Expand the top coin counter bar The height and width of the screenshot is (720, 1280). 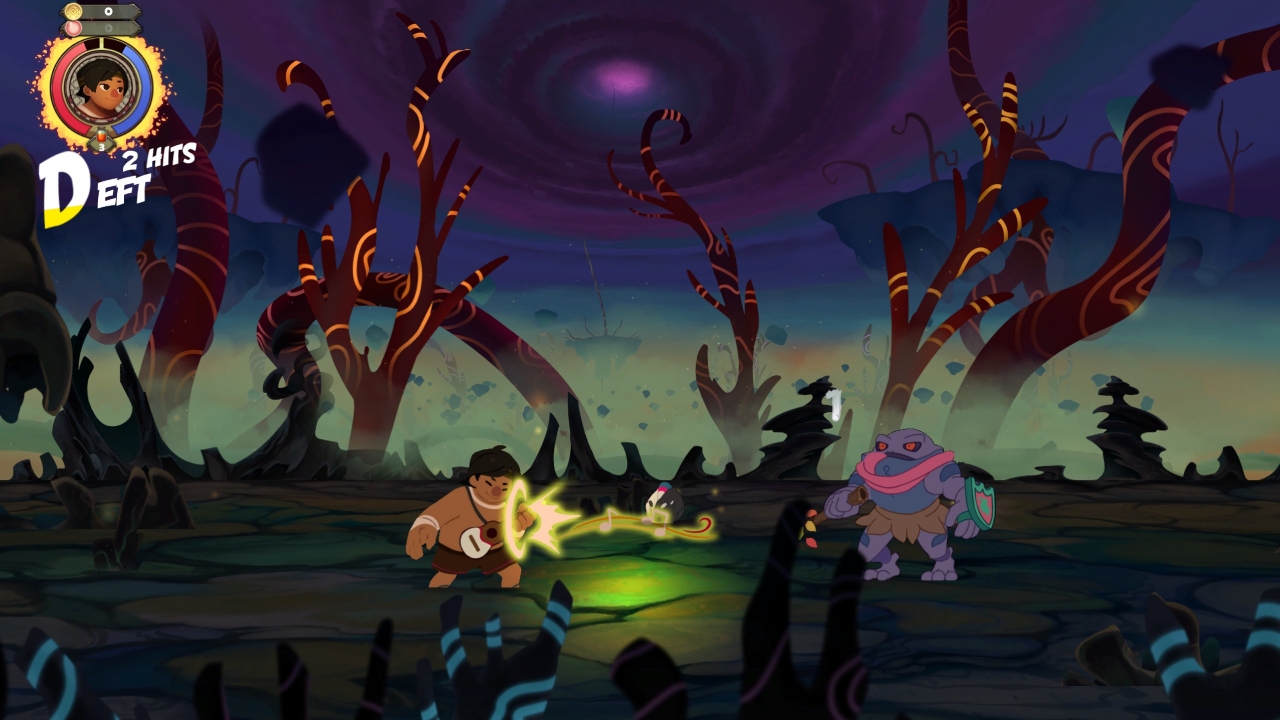pos(110,12)
